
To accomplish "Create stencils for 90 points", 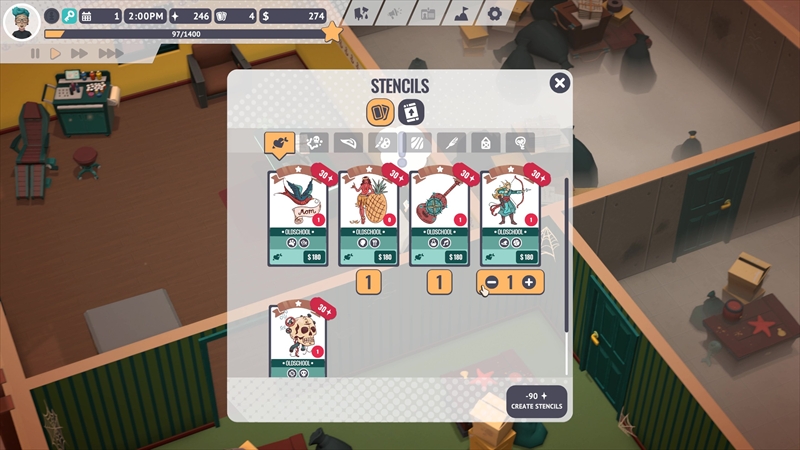I will [536, 401].
